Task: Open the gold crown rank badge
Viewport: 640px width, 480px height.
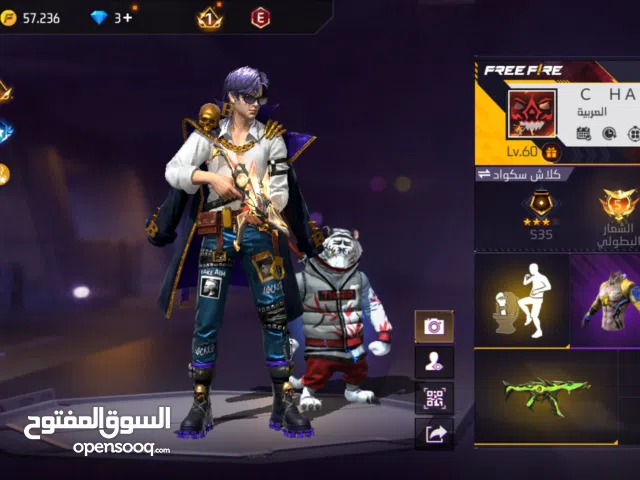Action: [210, 17]
